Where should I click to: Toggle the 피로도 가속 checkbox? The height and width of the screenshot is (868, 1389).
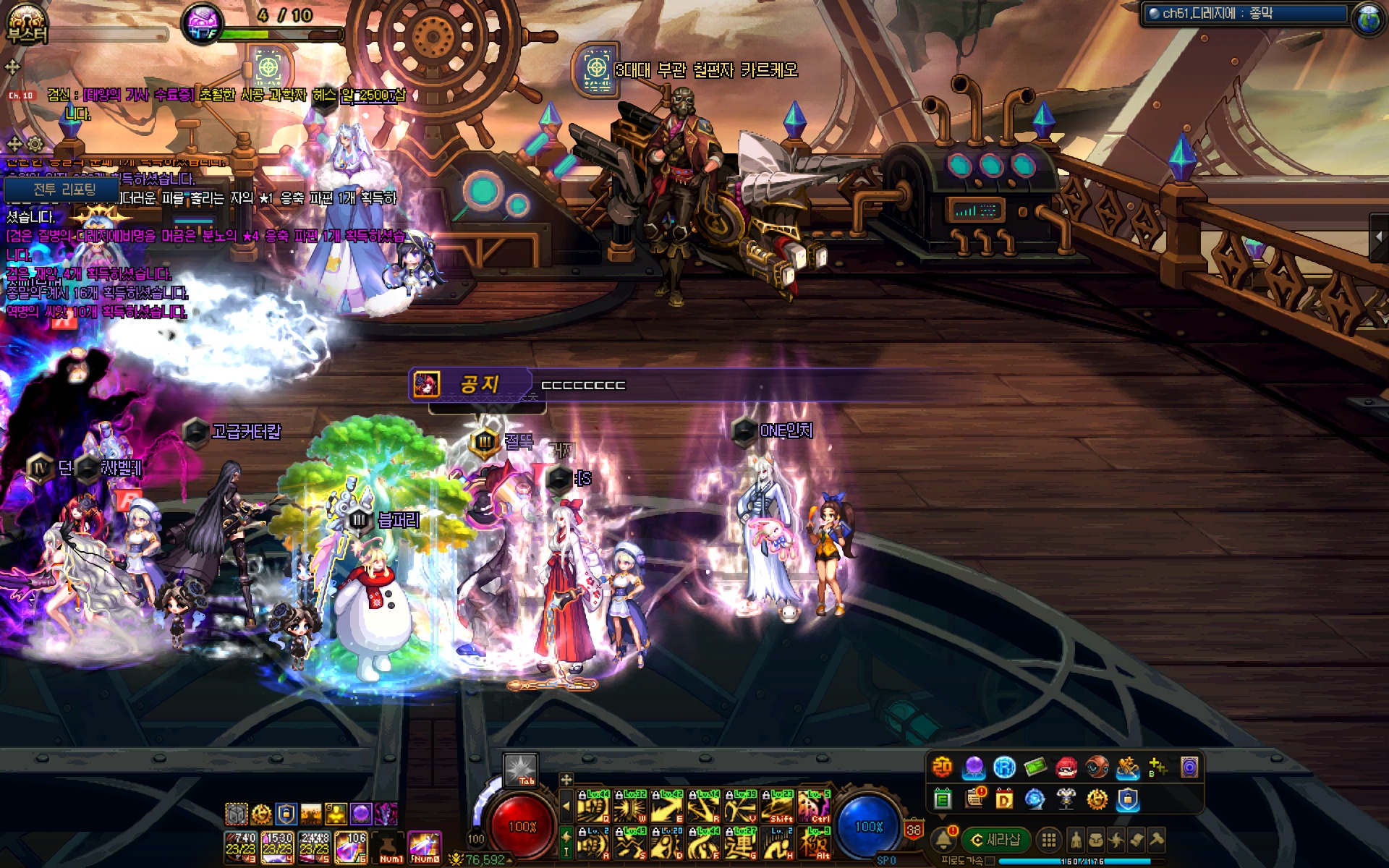(x=990, y=861)
